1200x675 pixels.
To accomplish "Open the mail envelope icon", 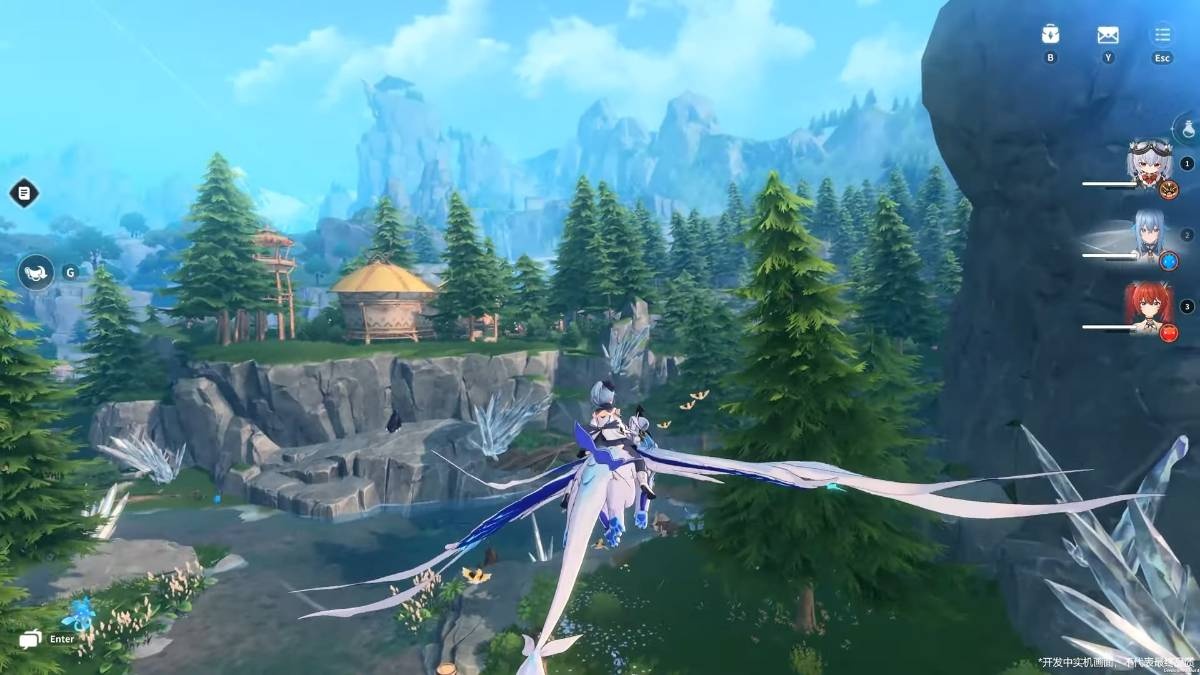I will click(x=1107, y=35).
